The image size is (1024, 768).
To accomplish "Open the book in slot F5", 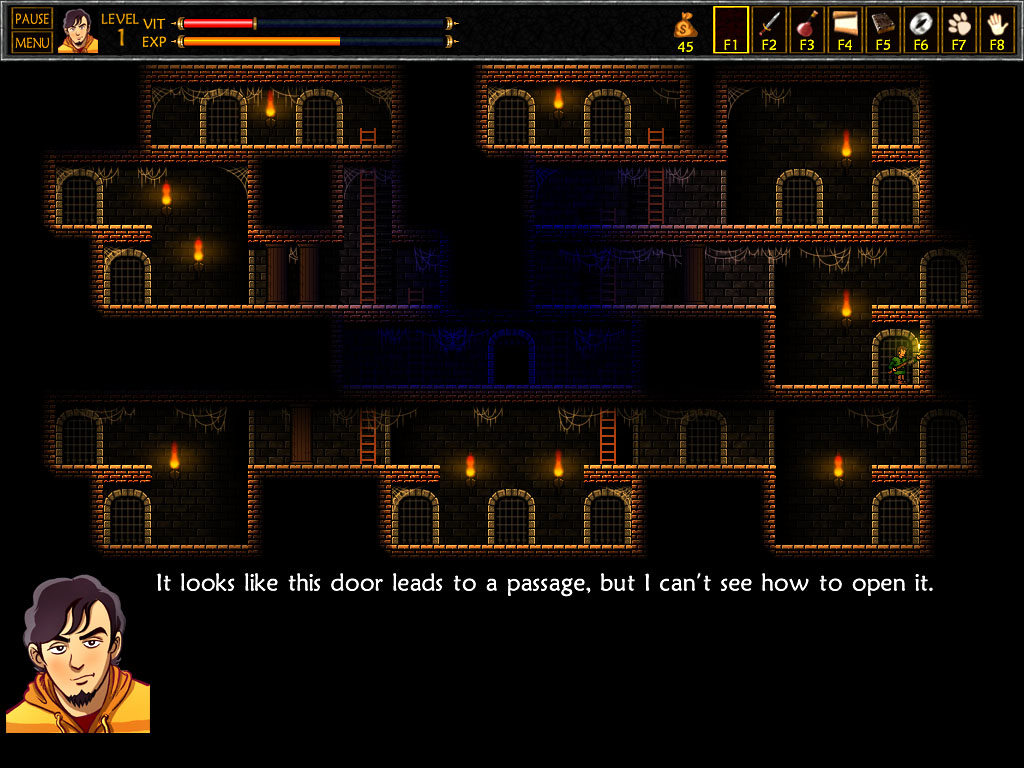I will pyautogui.click(x=883, y=29).
